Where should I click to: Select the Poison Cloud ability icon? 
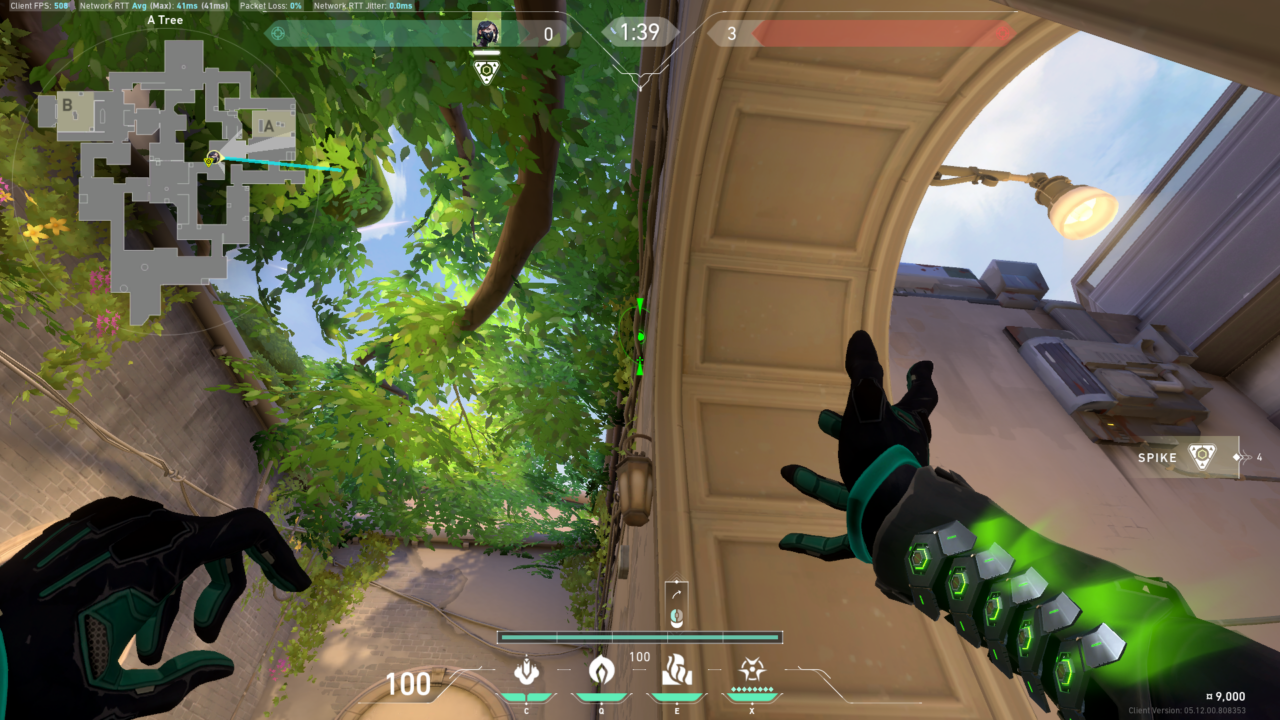tap(600, 670)
